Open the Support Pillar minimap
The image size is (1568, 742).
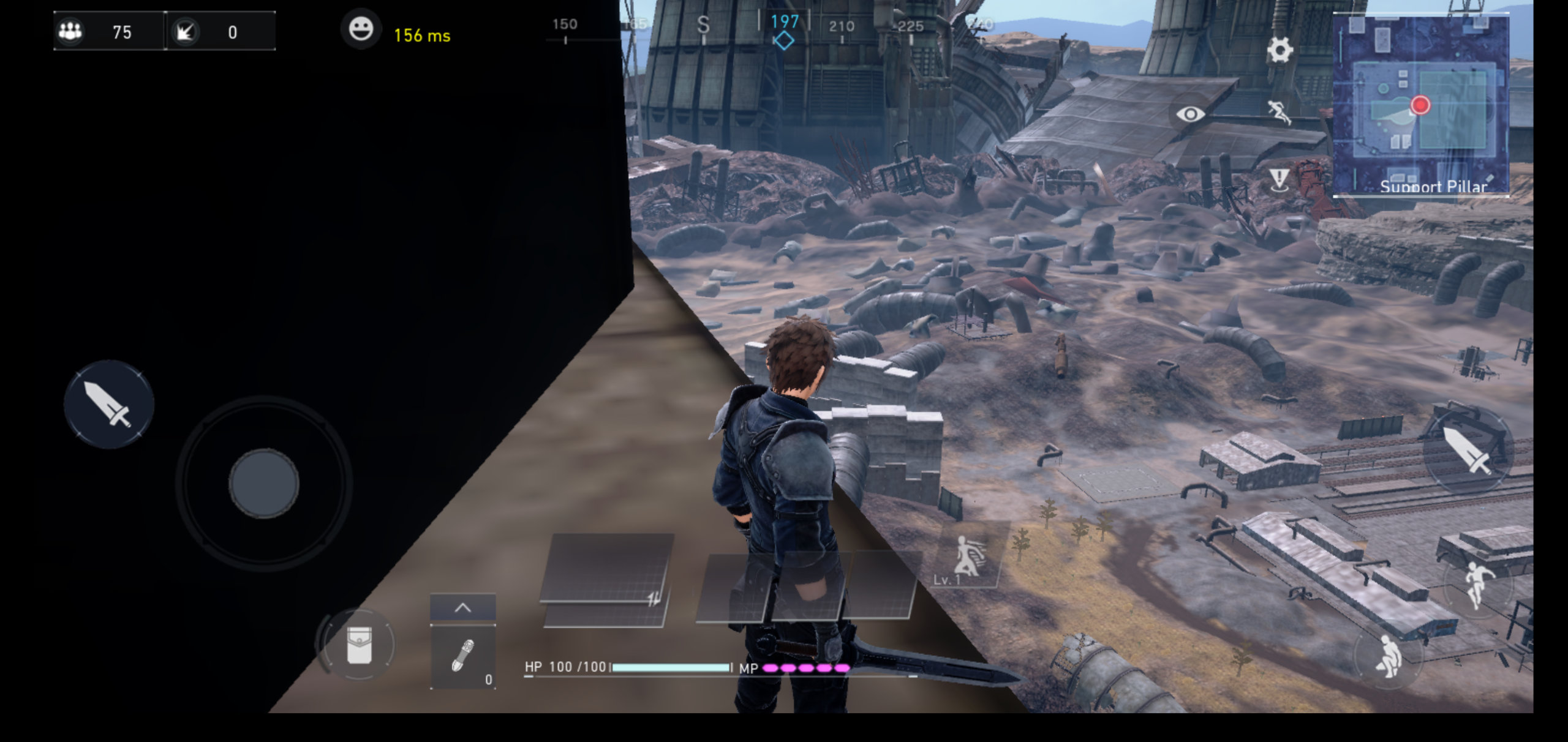click(1420, 105)
